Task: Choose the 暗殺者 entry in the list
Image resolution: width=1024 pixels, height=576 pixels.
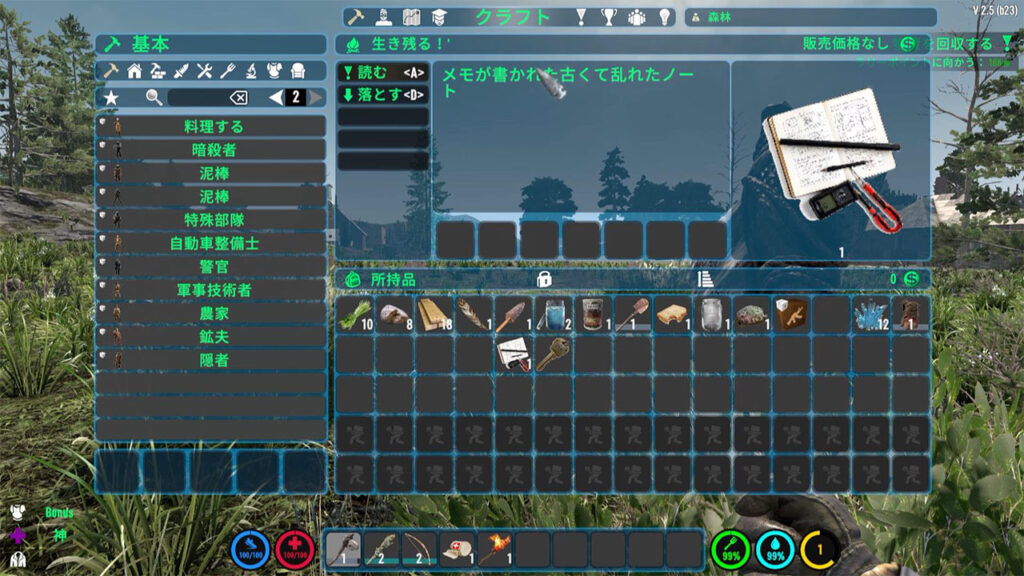Action: [x=211, y=150]
